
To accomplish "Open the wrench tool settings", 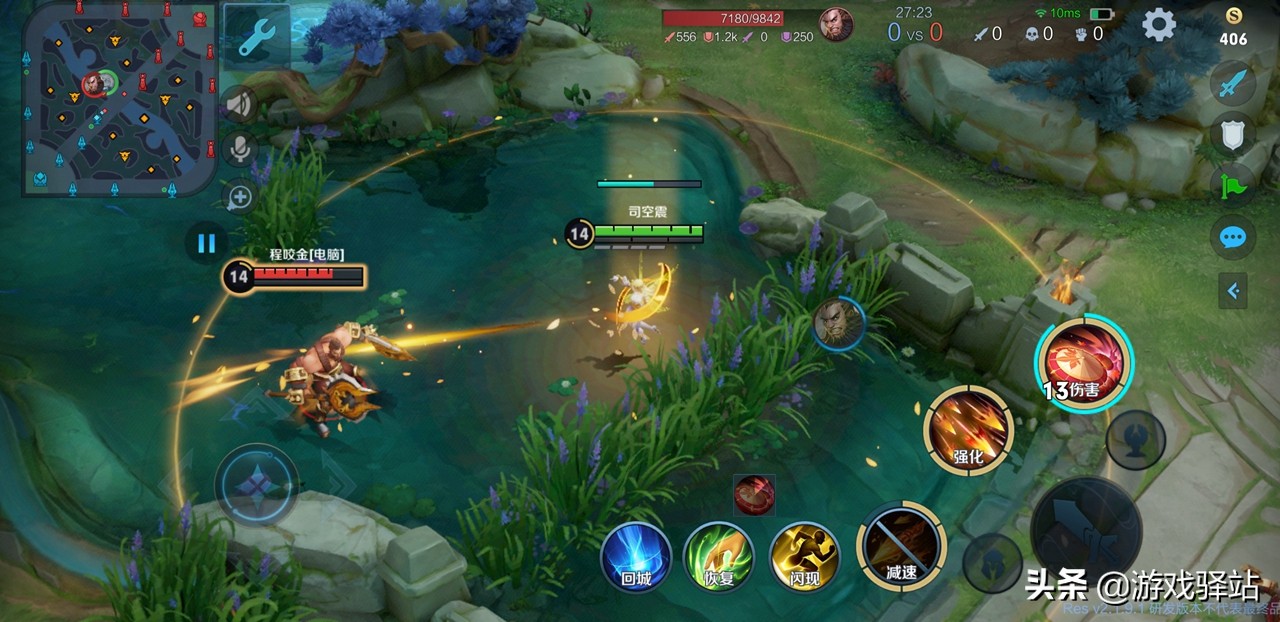I will (257, 38).
